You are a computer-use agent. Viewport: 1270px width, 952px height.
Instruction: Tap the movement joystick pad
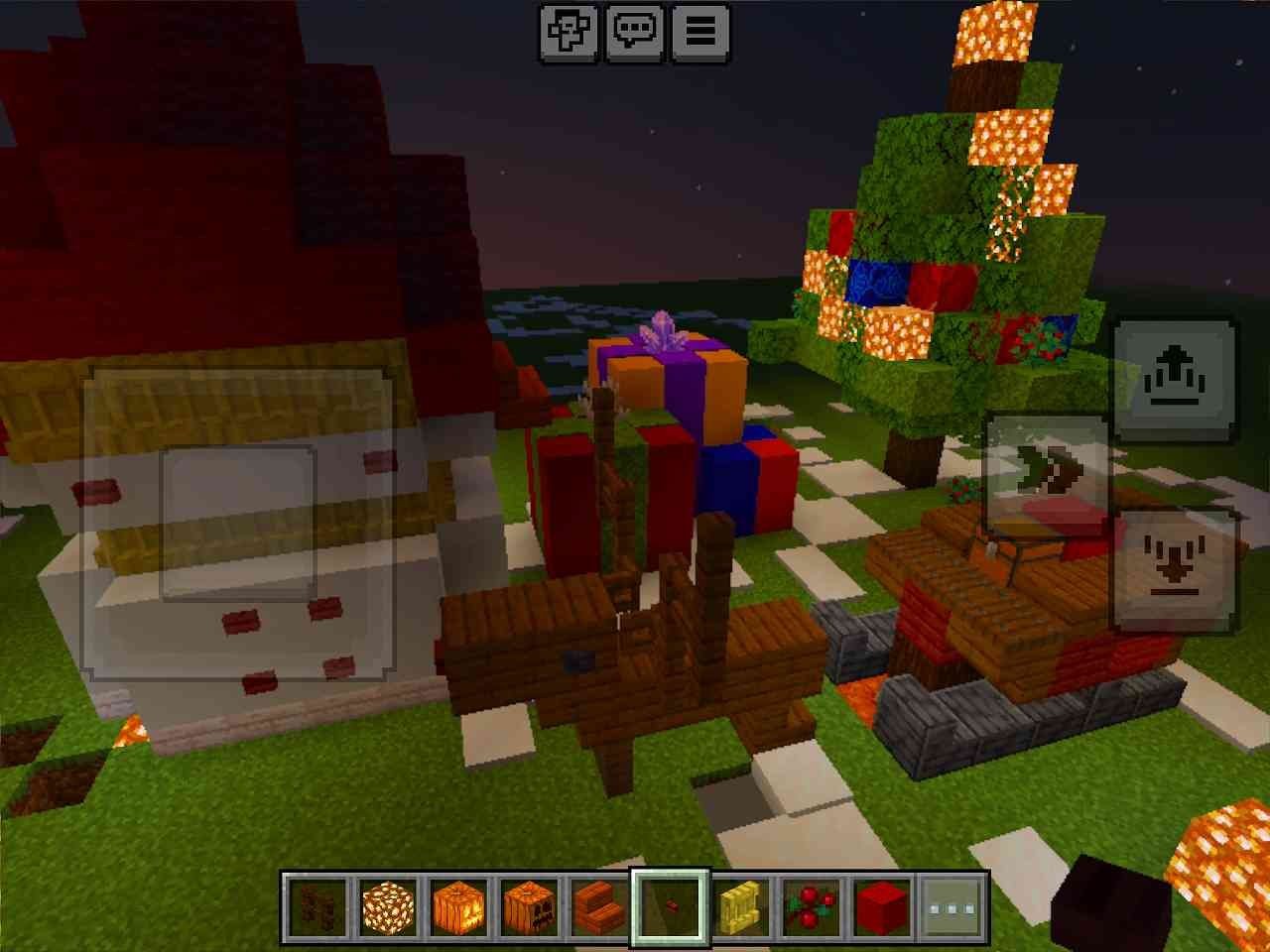click(238, 524)
